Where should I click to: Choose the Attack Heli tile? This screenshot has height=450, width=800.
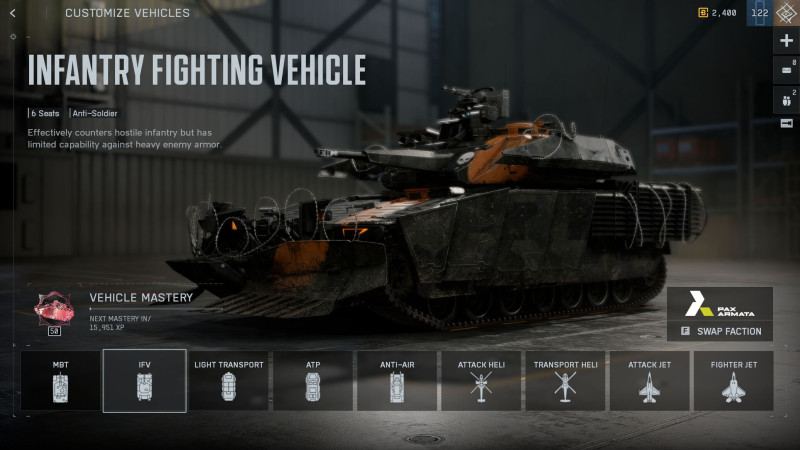[x=481, y=380]
